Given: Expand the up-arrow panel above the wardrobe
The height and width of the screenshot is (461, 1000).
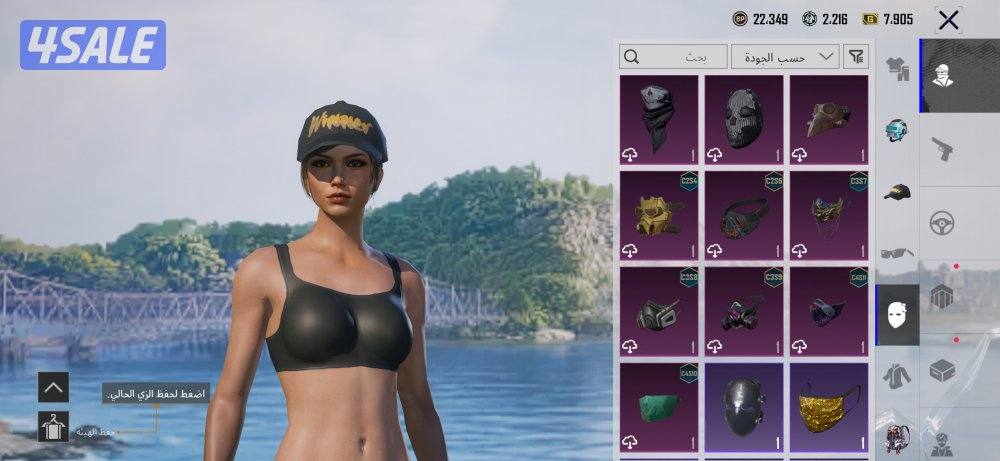Looking at the screenshot, I should [53, 387].
